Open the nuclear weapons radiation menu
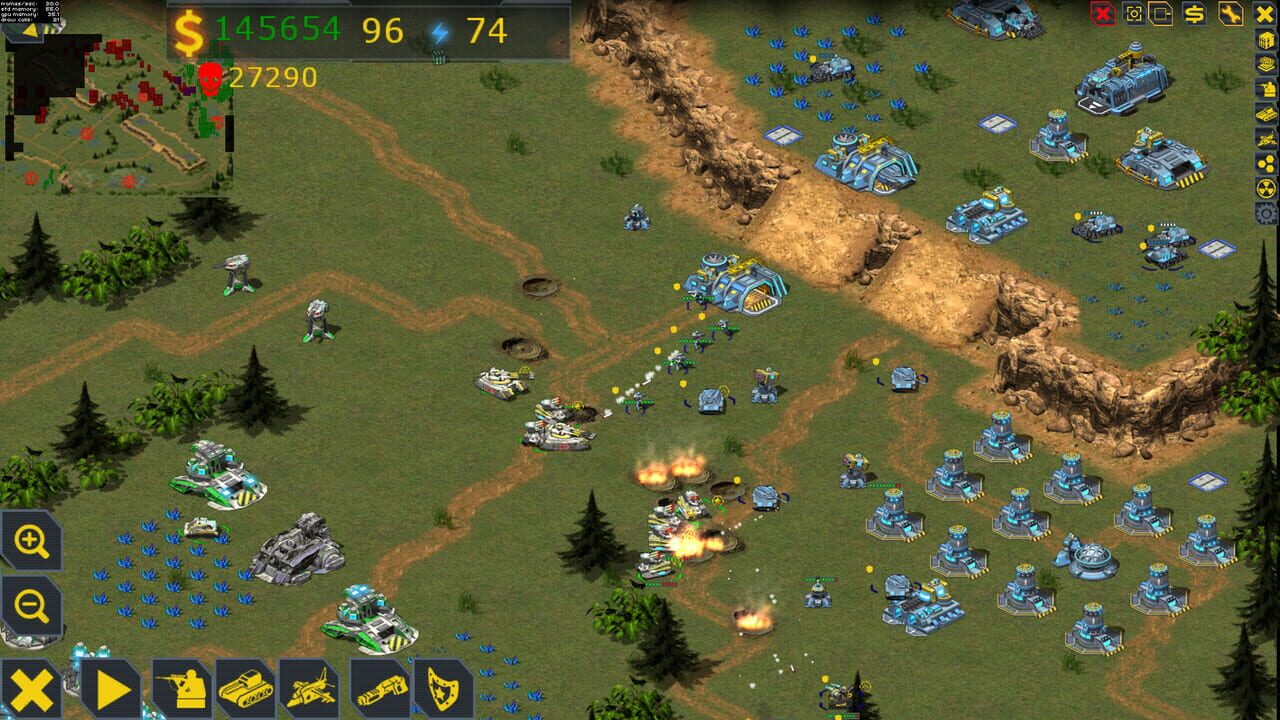This screenshot has height=720, width=1280. click(x=1265, y=189)
